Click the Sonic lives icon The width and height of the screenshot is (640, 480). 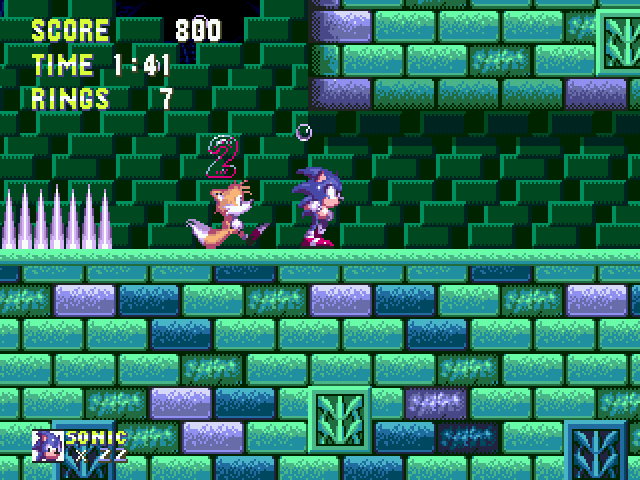tap(47, 445)
